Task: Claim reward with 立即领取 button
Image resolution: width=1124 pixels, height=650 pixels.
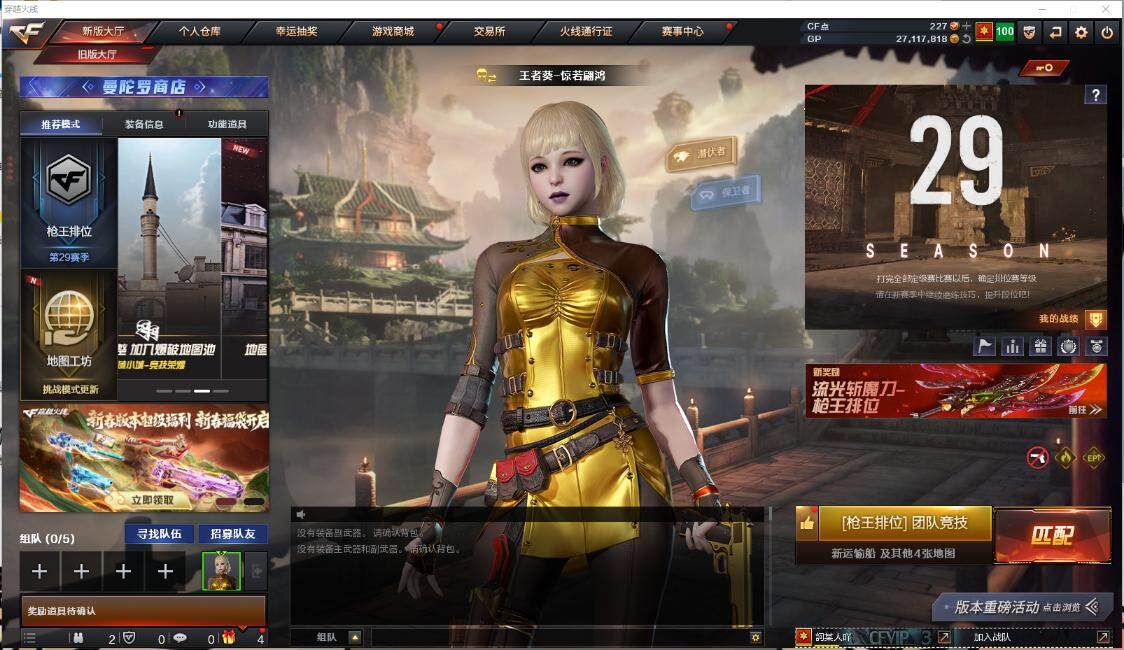Action: 152,499
